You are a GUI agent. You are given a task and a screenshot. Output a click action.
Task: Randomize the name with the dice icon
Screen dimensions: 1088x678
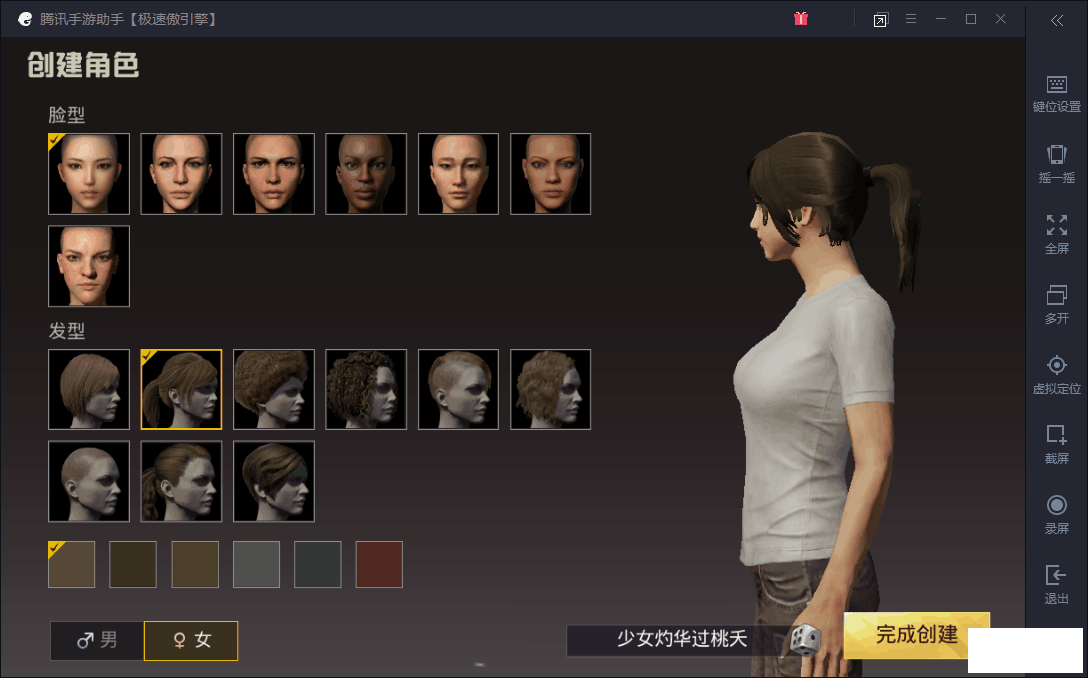point(805,640)
